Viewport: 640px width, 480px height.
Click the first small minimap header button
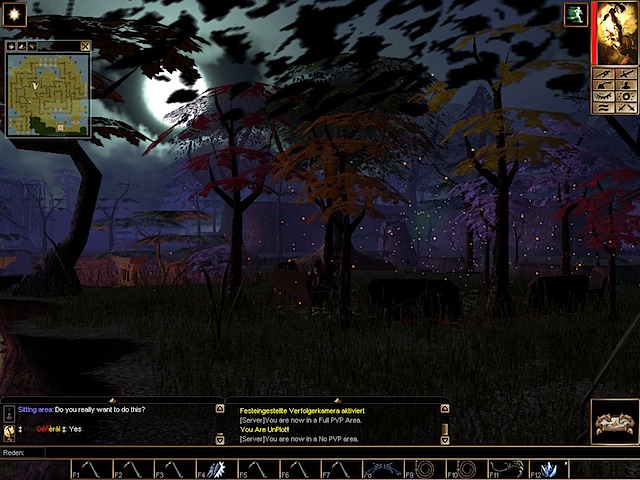pyautogui.click(x=11, y=46)
